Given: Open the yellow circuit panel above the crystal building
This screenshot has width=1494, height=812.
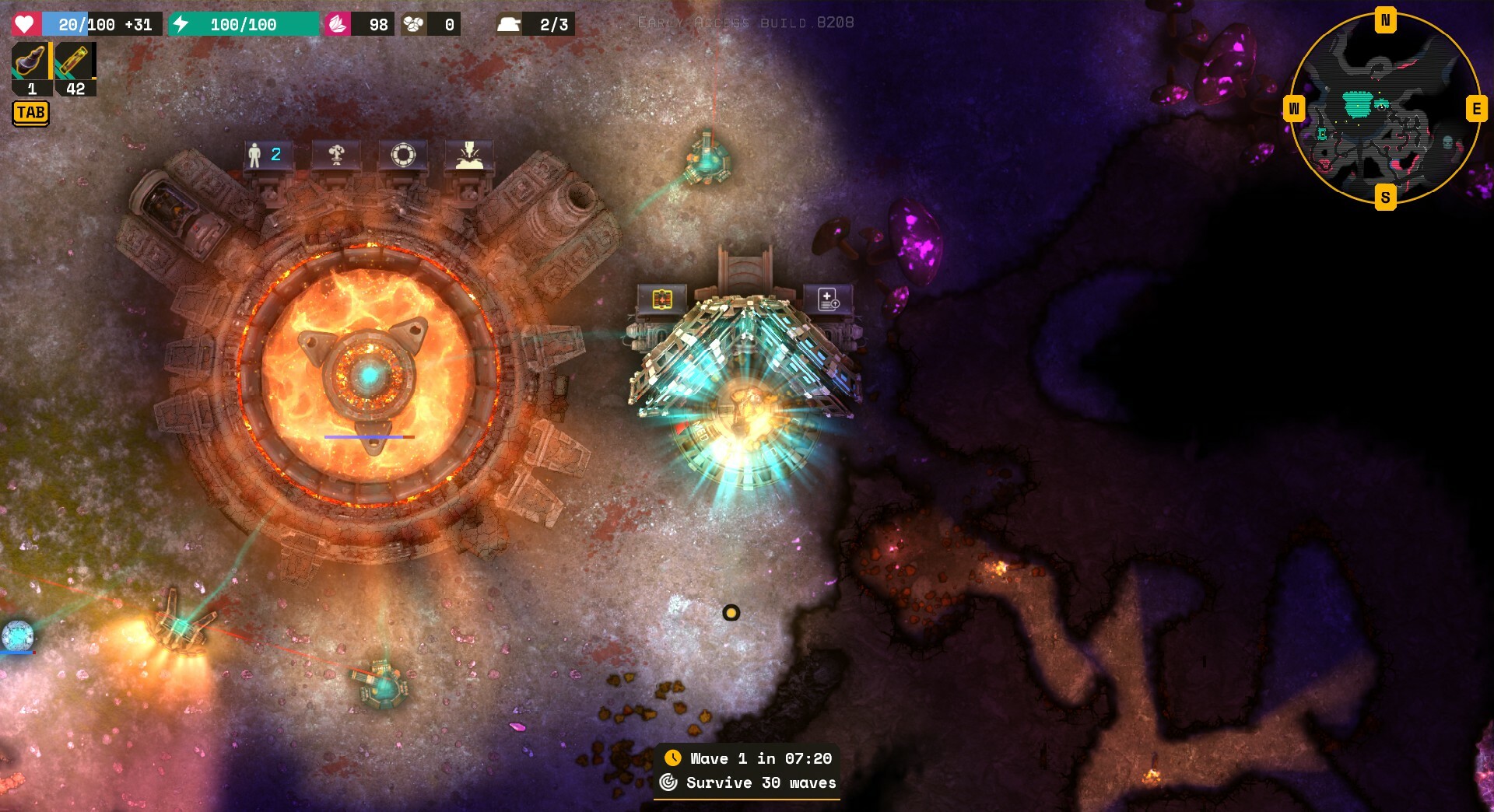Looking at the screenshot, I should click(x=661, y=299).
